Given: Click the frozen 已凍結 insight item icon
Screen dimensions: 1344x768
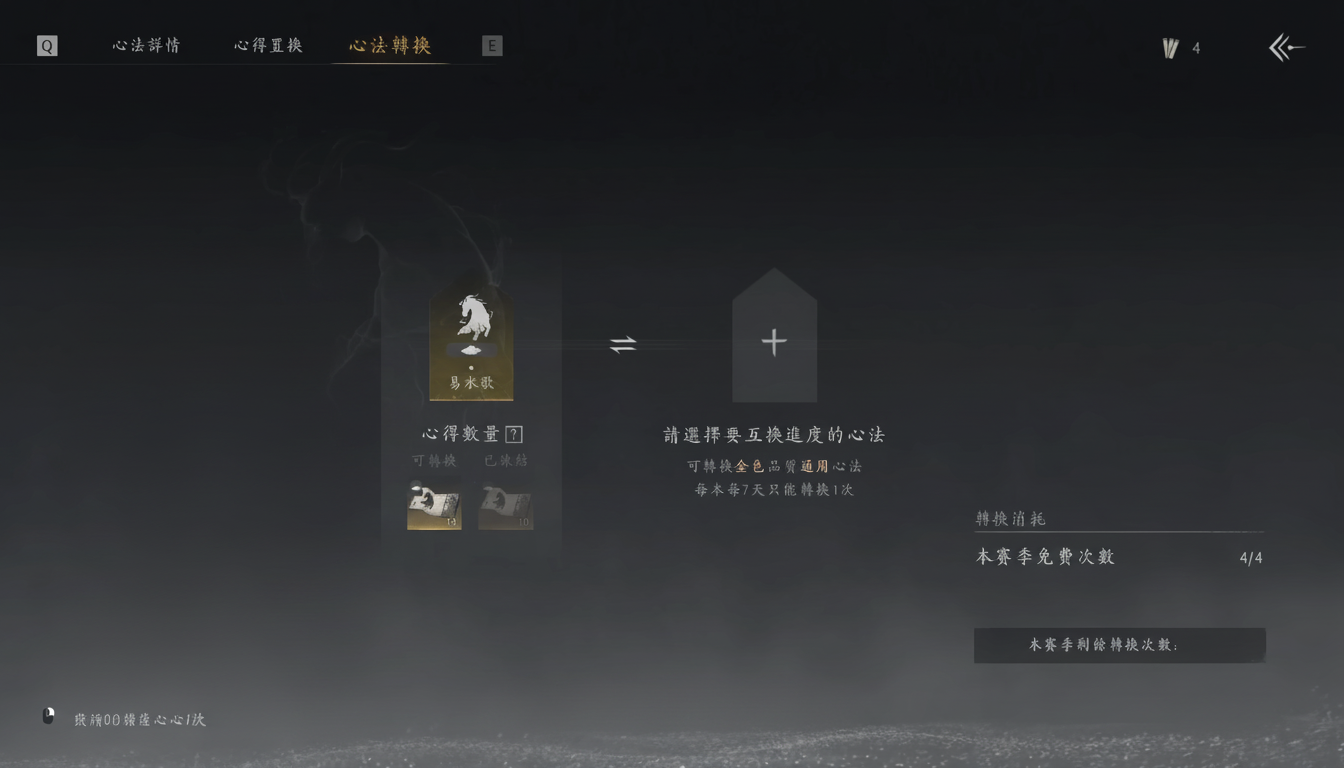Looking at the screenshot, I should pyautogui.click(x=505, y=507).
